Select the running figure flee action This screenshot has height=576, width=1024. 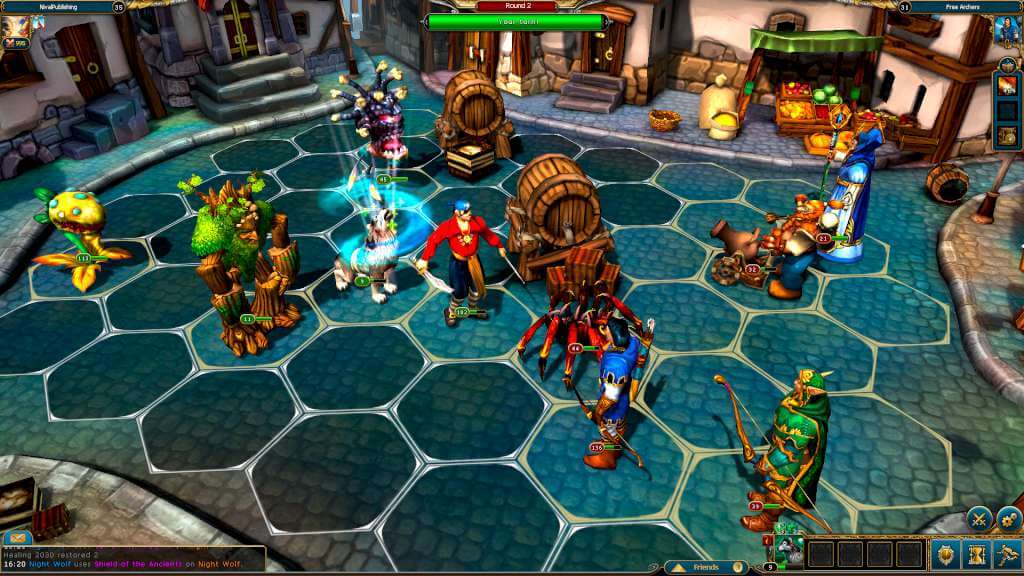pyautogui.click(x=1006, y=555)
